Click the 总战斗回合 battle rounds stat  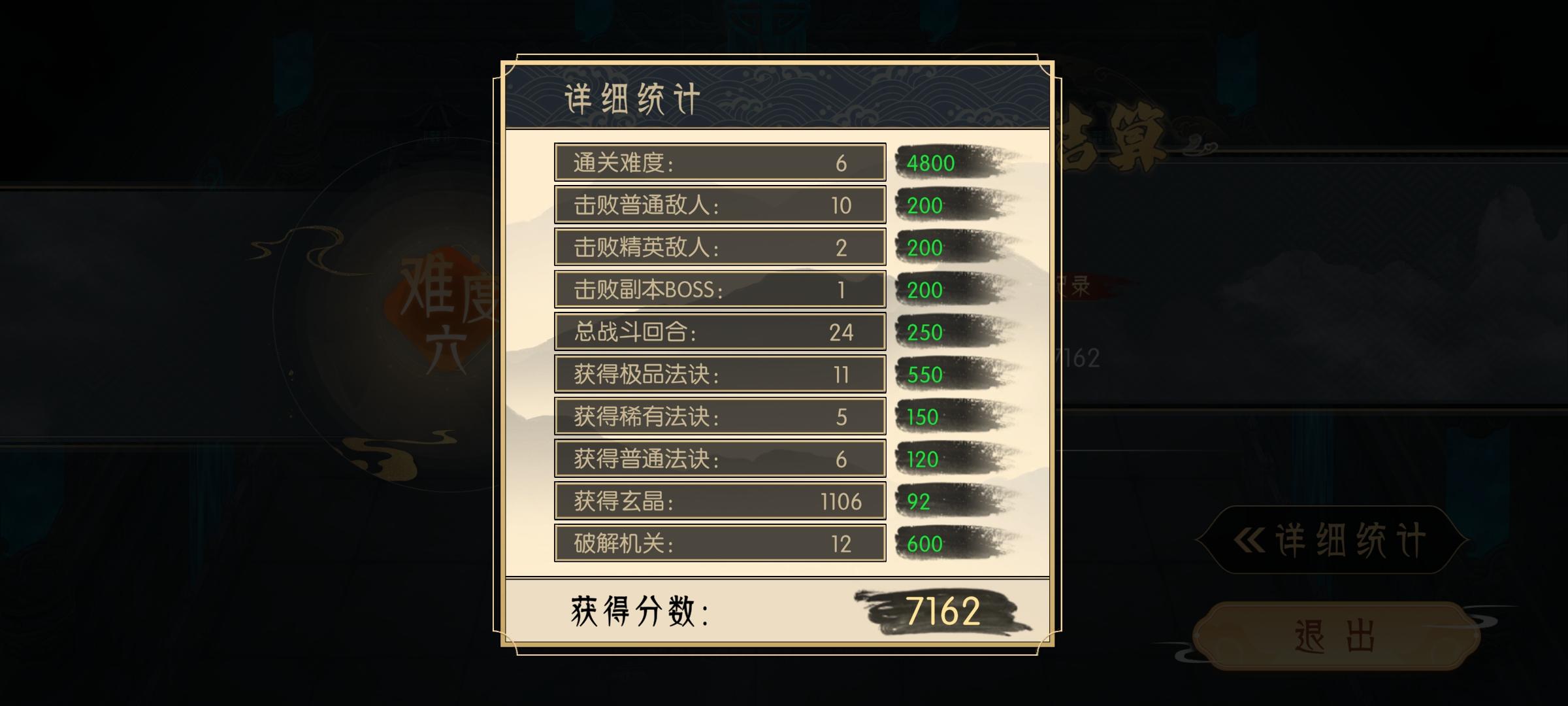coord(719,332)
